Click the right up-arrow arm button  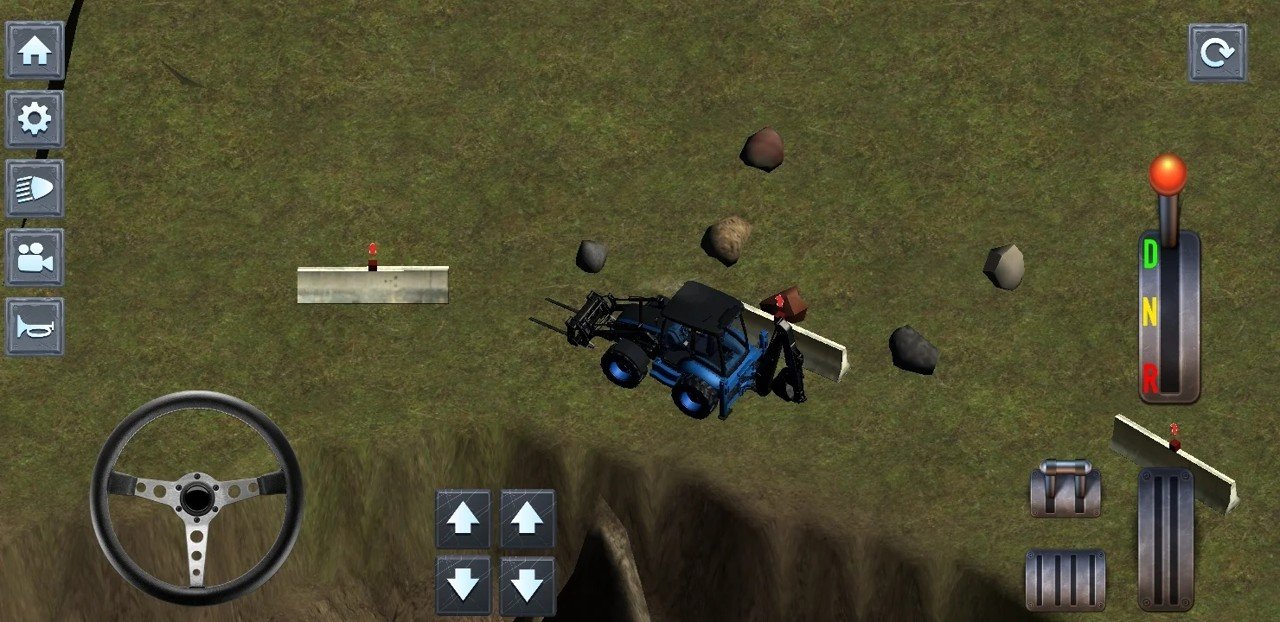[528, 519]
